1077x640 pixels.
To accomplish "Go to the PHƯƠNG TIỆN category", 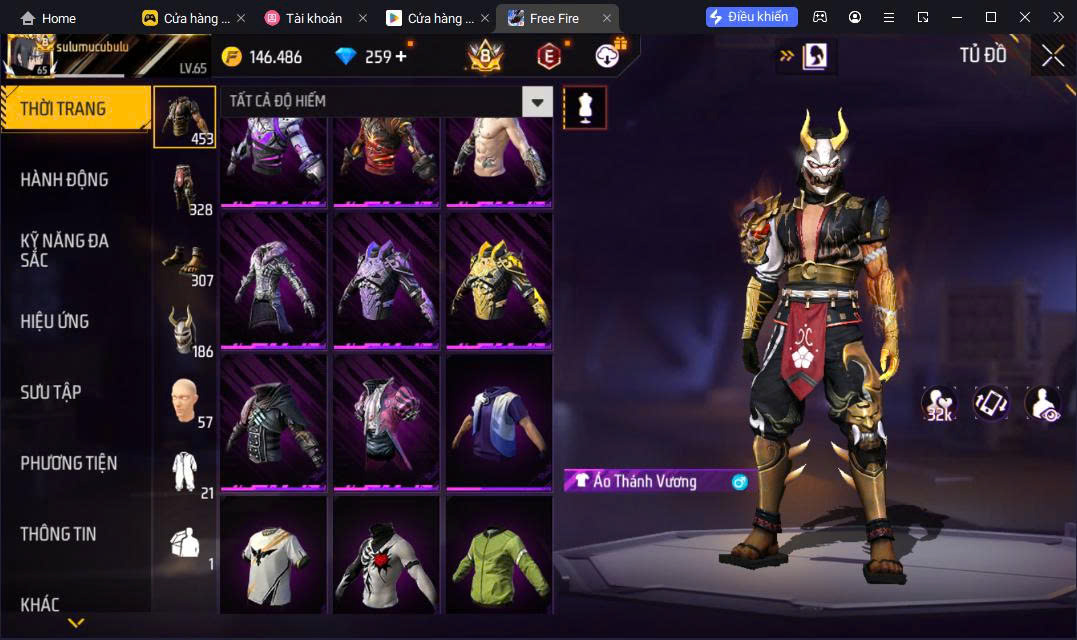I will 69,463.
